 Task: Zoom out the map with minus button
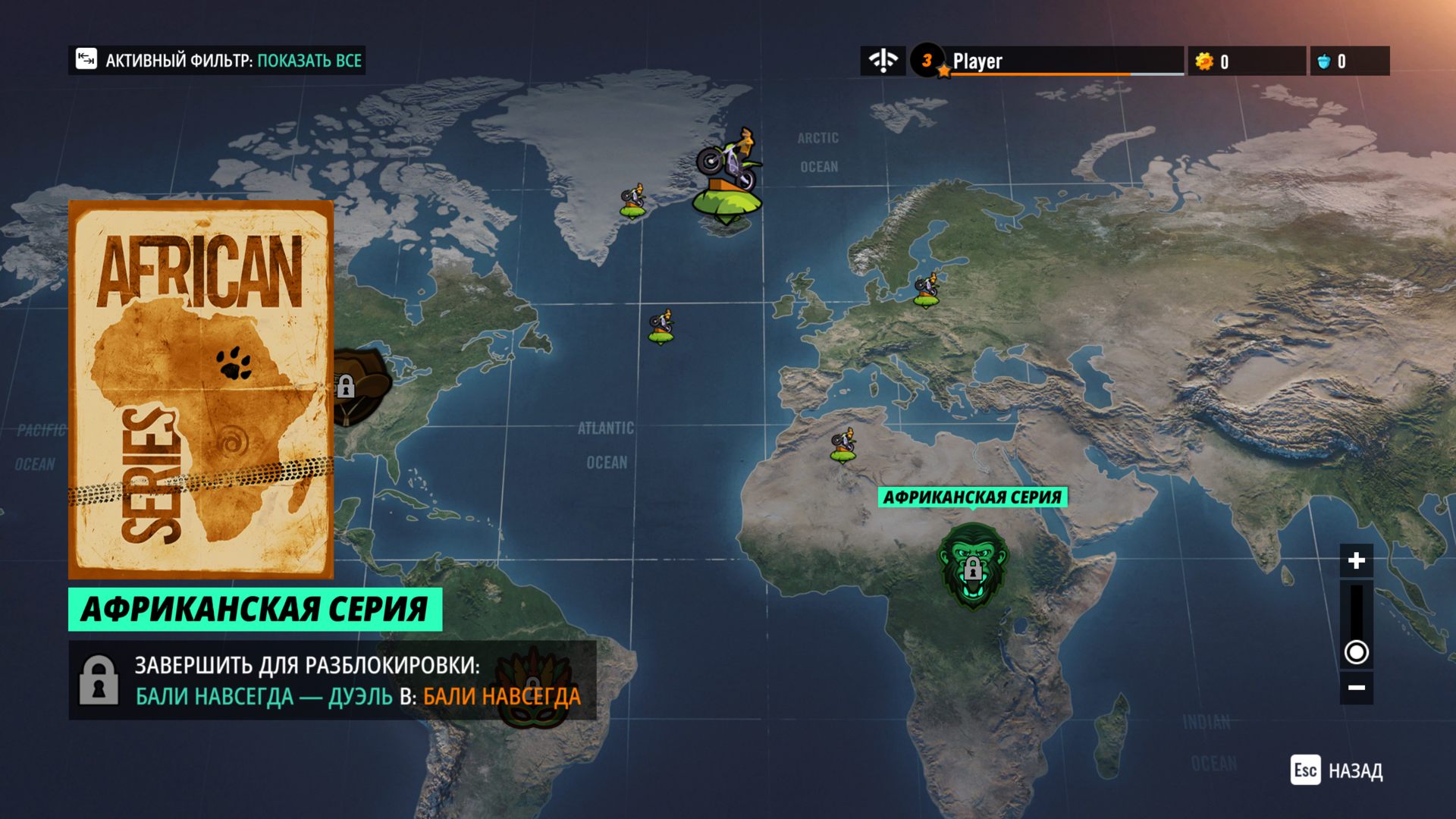[1356, 688]
